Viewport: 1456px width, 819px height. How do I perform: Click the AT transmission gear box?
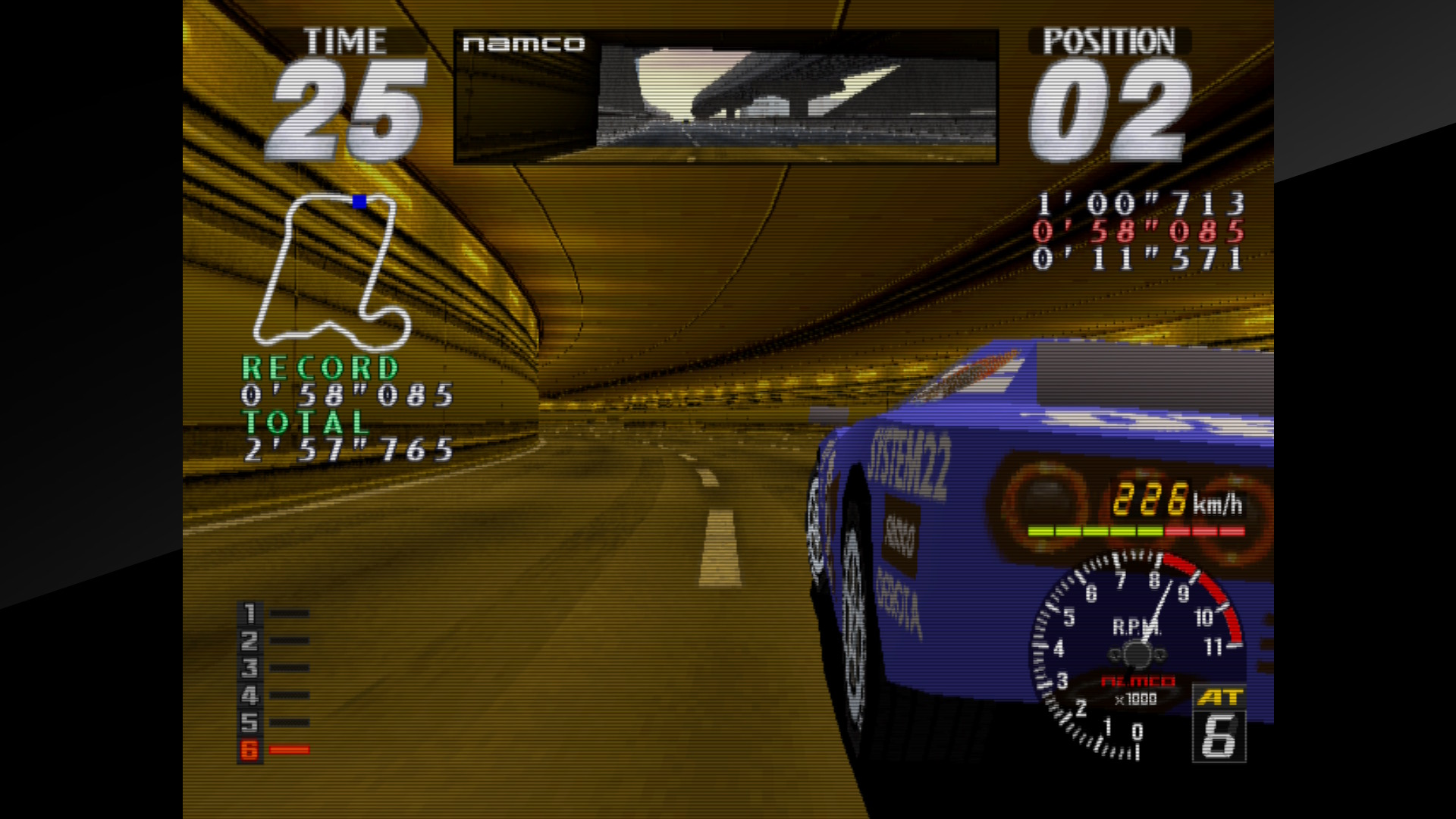(1219, 724)
